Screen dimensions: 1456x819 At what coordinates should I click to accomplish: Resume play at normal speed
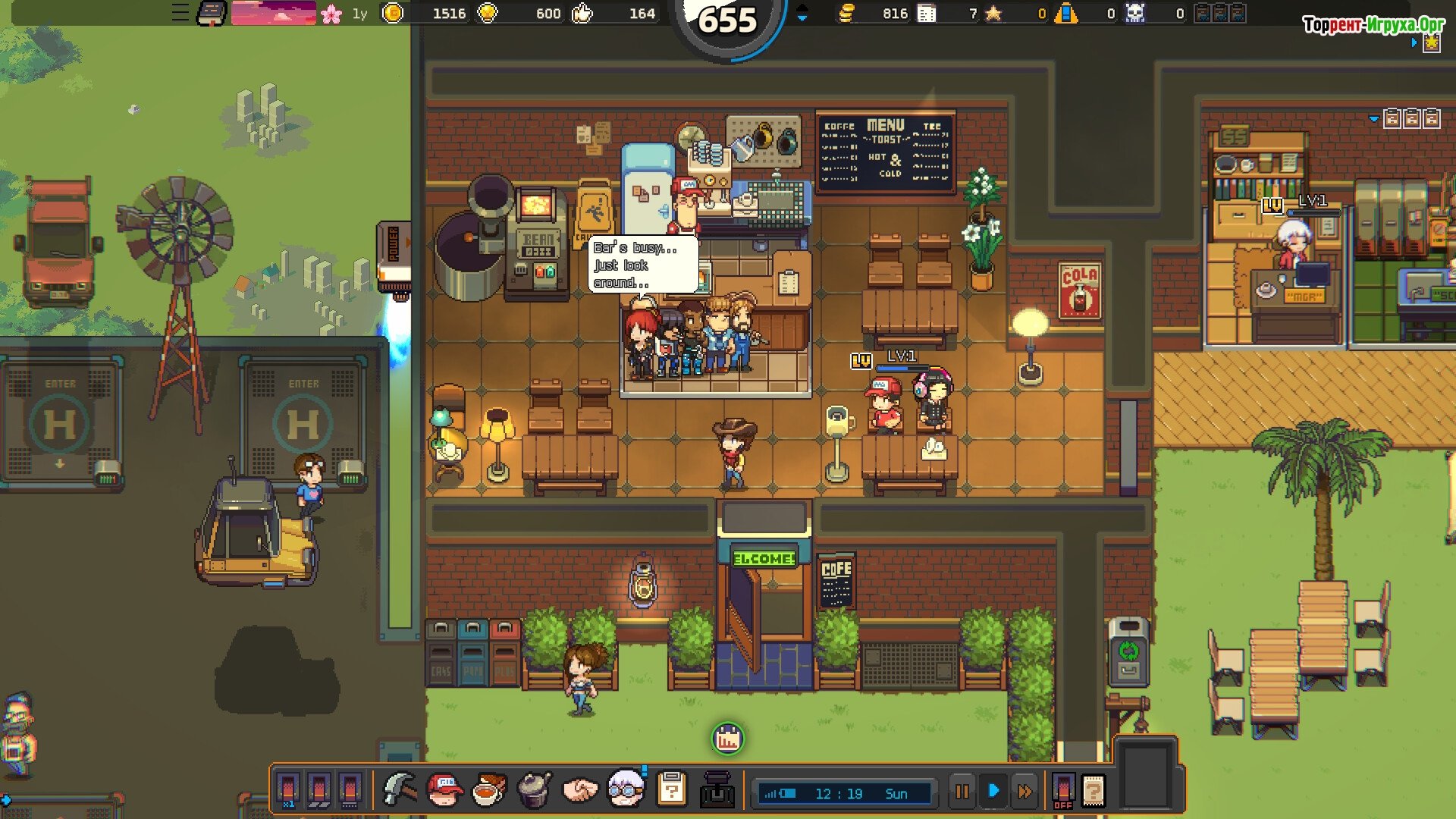point(993,792)
